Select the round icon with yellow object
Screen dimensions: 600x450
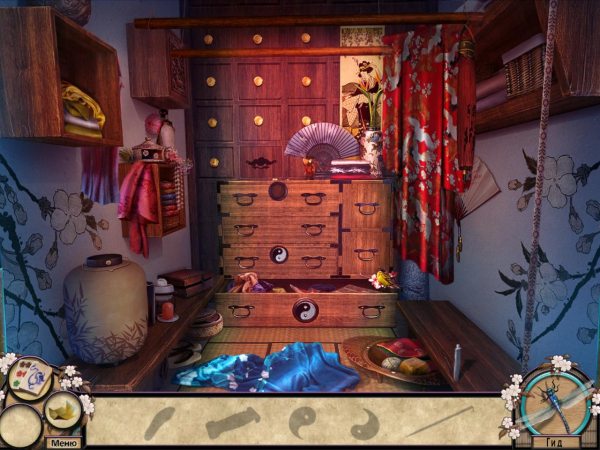(63, 408)
